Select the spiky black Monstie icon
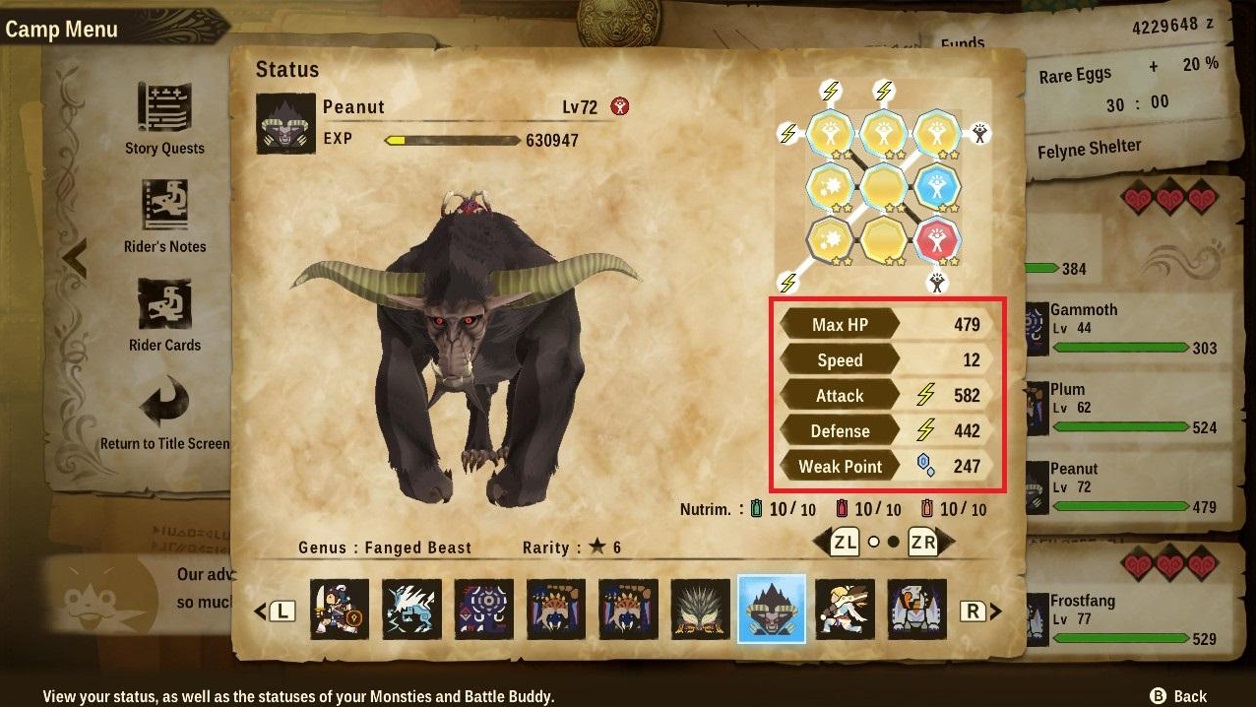Viewport: 1256px width, 707px height. pyautogui.click(x=701, y=609)
